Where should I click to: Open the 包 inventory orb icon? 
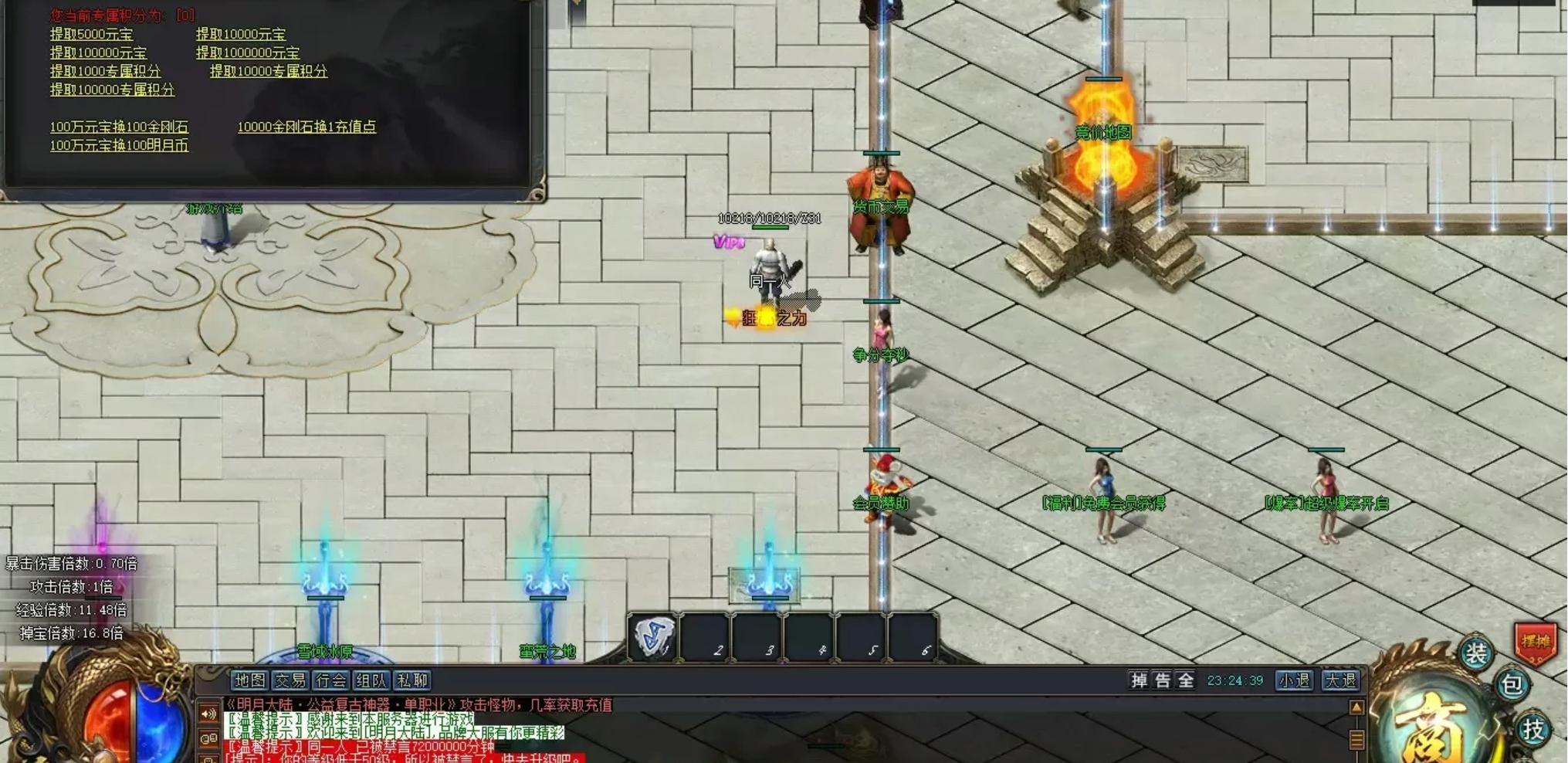coord(1513,686)
